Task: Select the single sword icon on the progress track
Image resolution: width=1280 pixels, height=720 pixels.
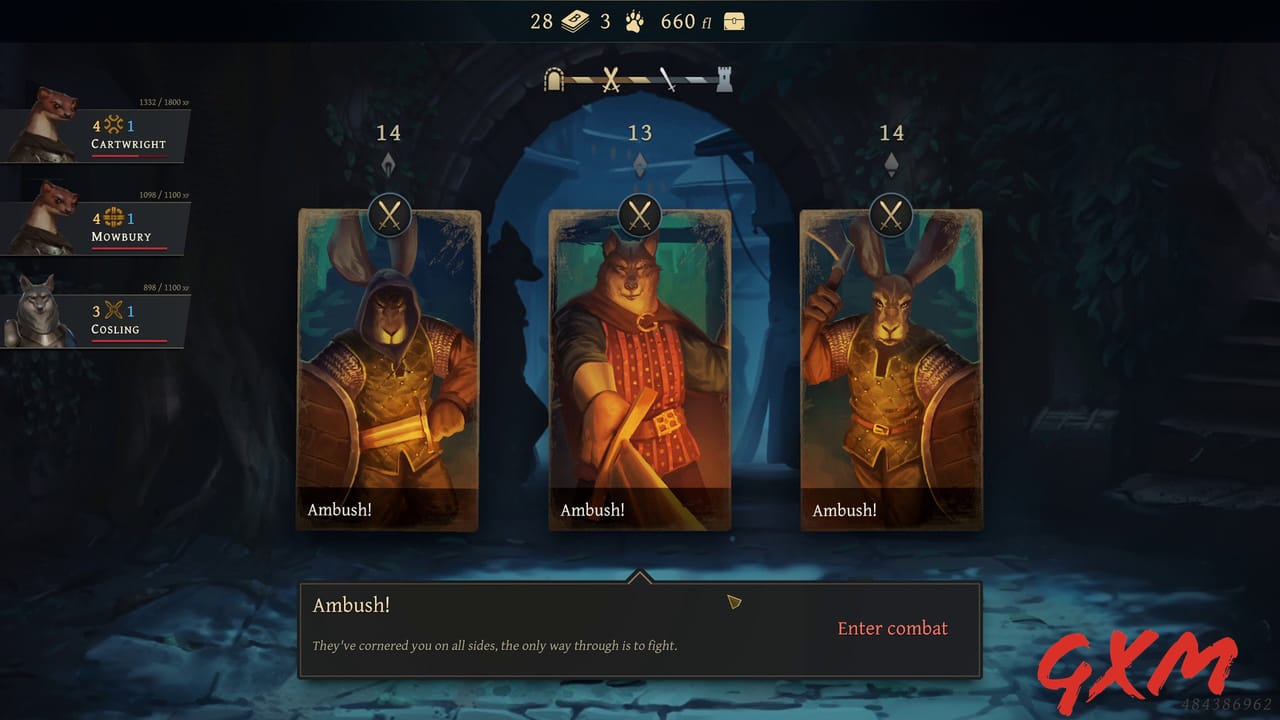Action: click(667, 78)
